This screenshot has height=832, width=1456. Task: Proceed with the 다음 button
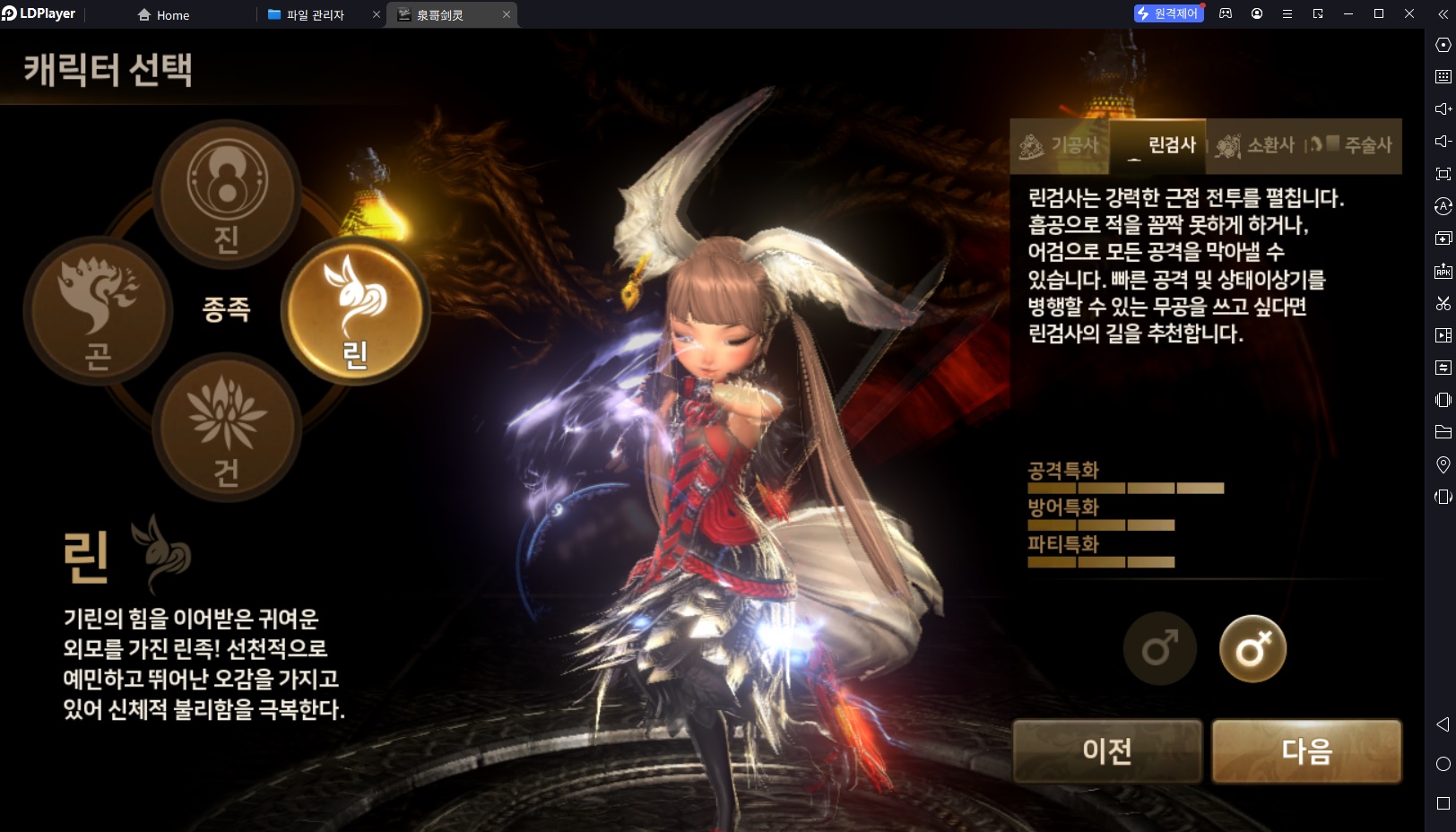(1306, 750)
